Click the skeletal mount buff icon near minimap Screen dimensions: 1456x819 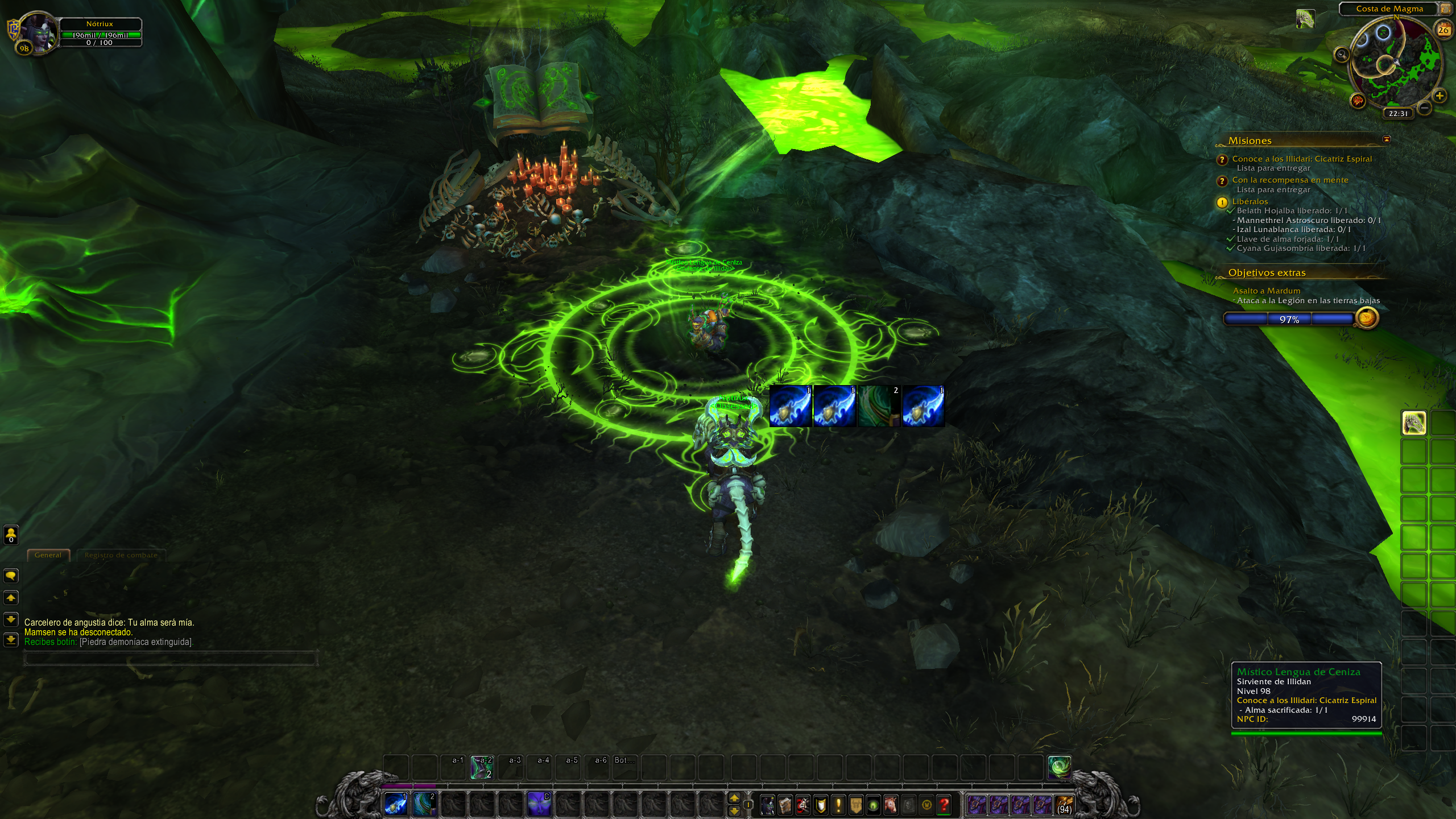tap(1305, 19)
